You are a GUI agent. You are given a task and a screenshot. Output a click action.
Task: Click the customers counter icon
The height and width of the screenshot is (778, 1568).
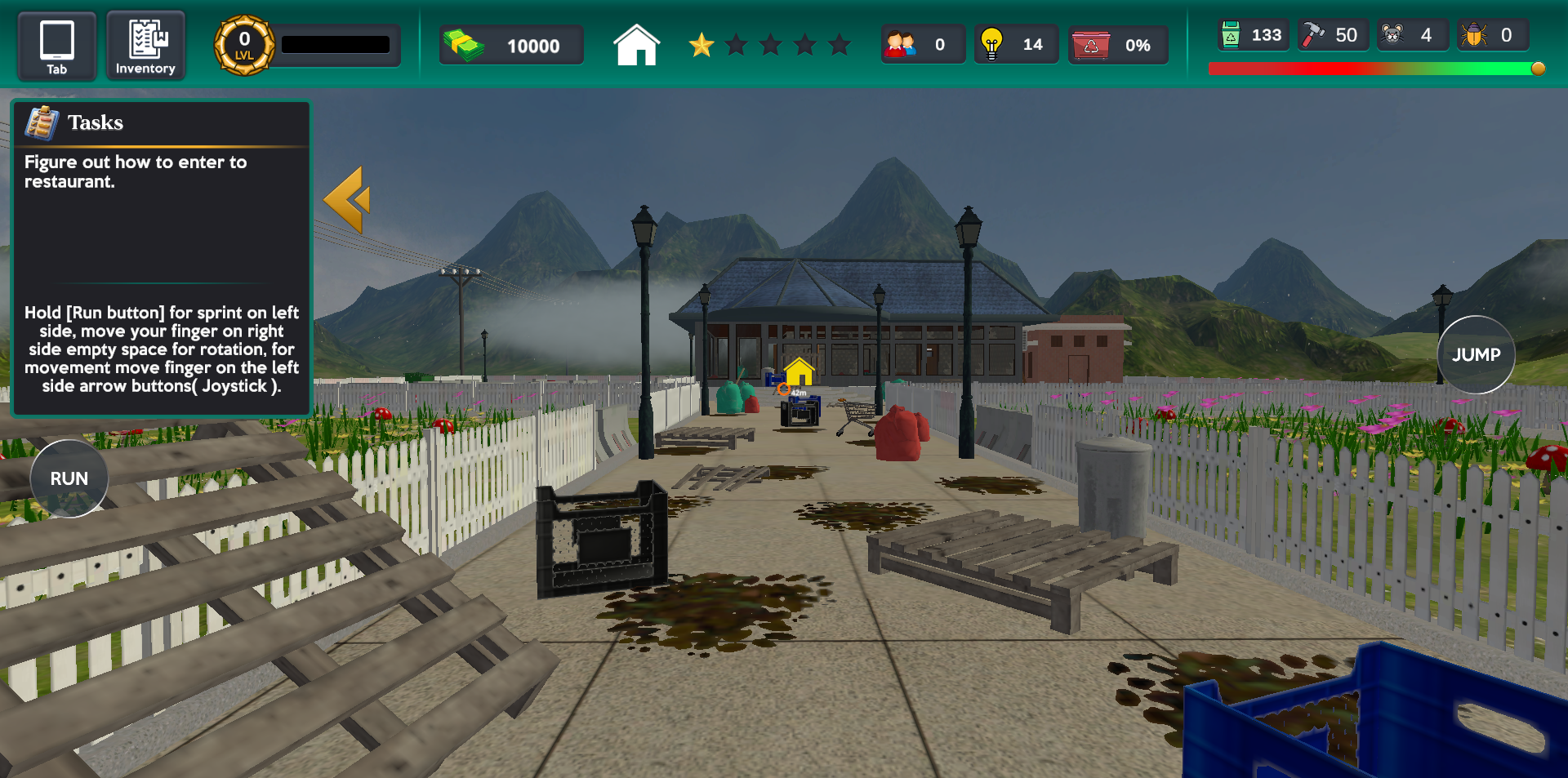pos(902,44)
